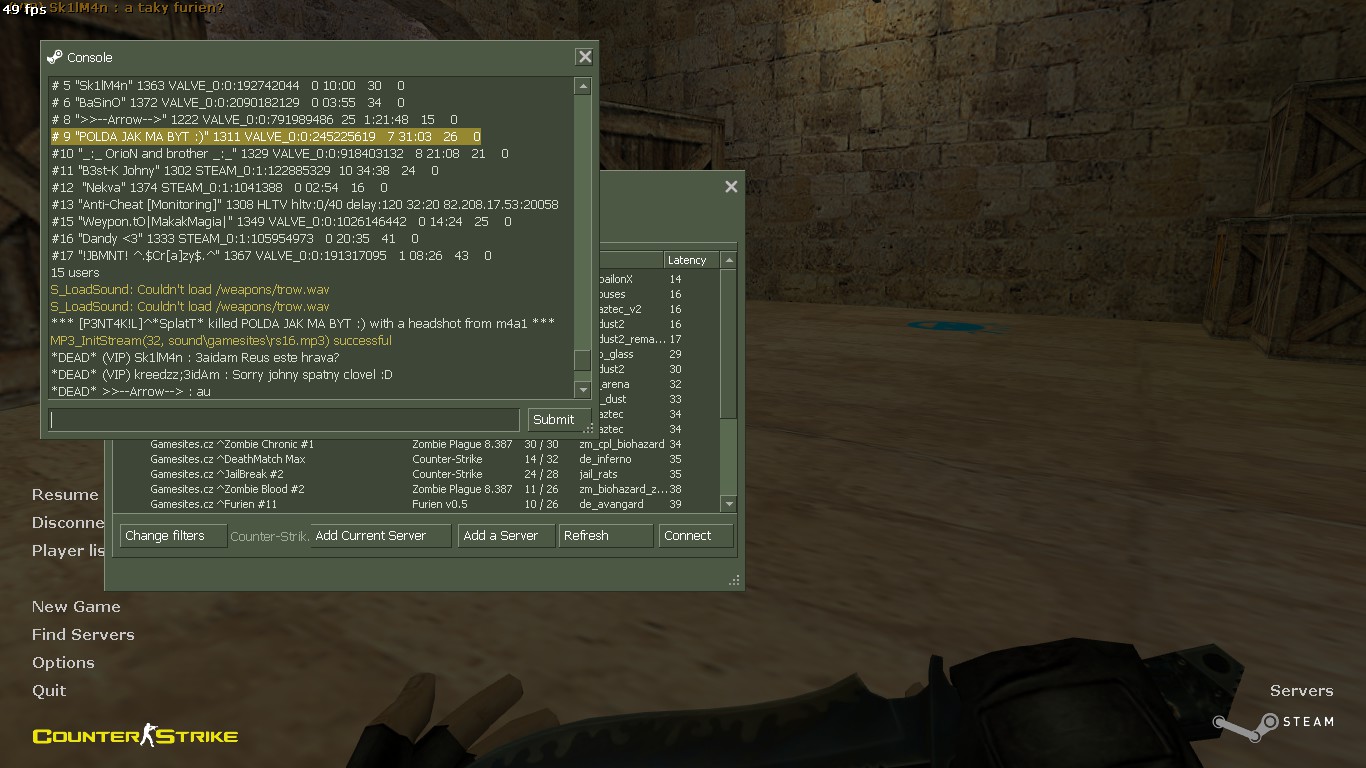1366x768 pixels.
Task: Close the server browser window
Action: 731,187
